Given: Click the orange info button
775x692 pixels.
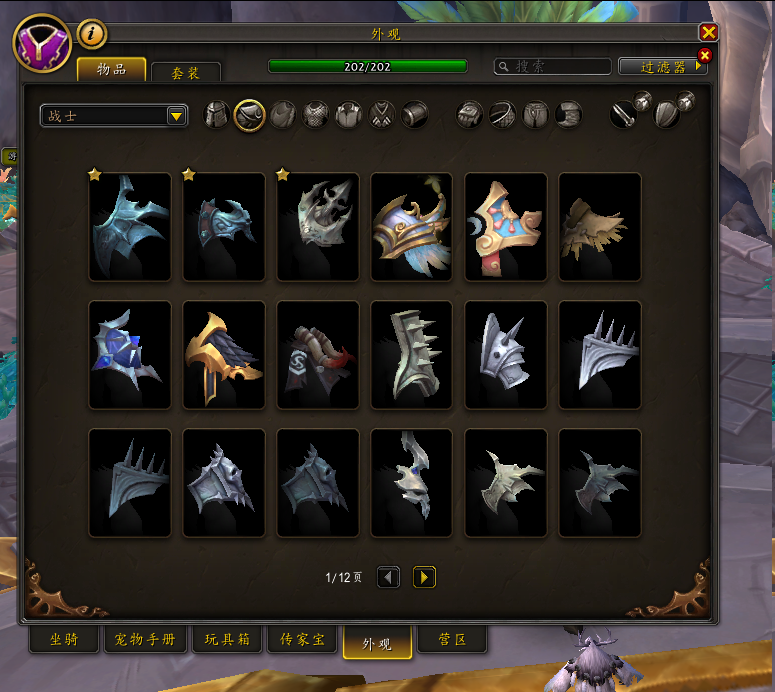Looking at the screenshot, I should click(92, 33).
